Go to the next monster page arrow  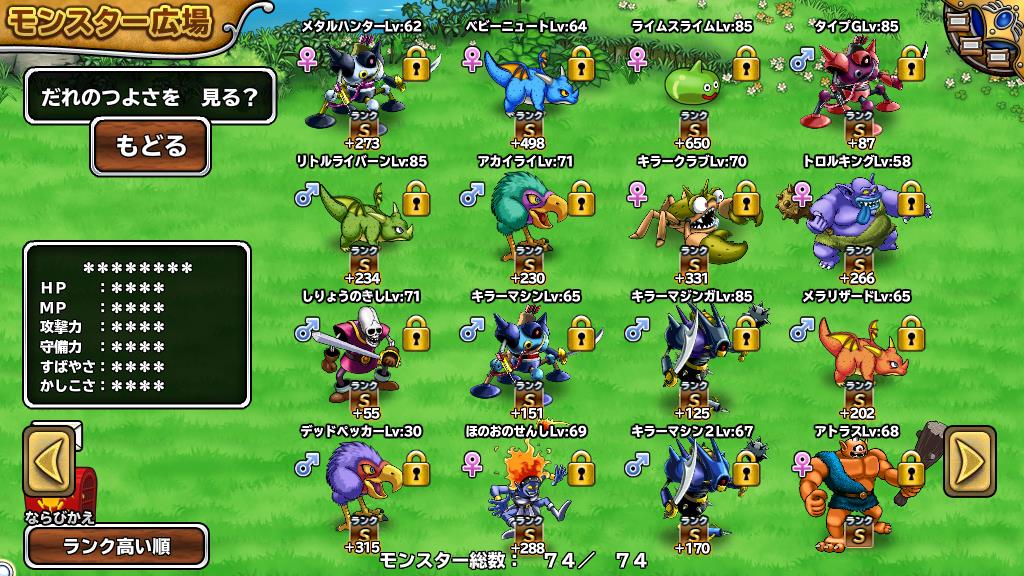click(969, 461)
